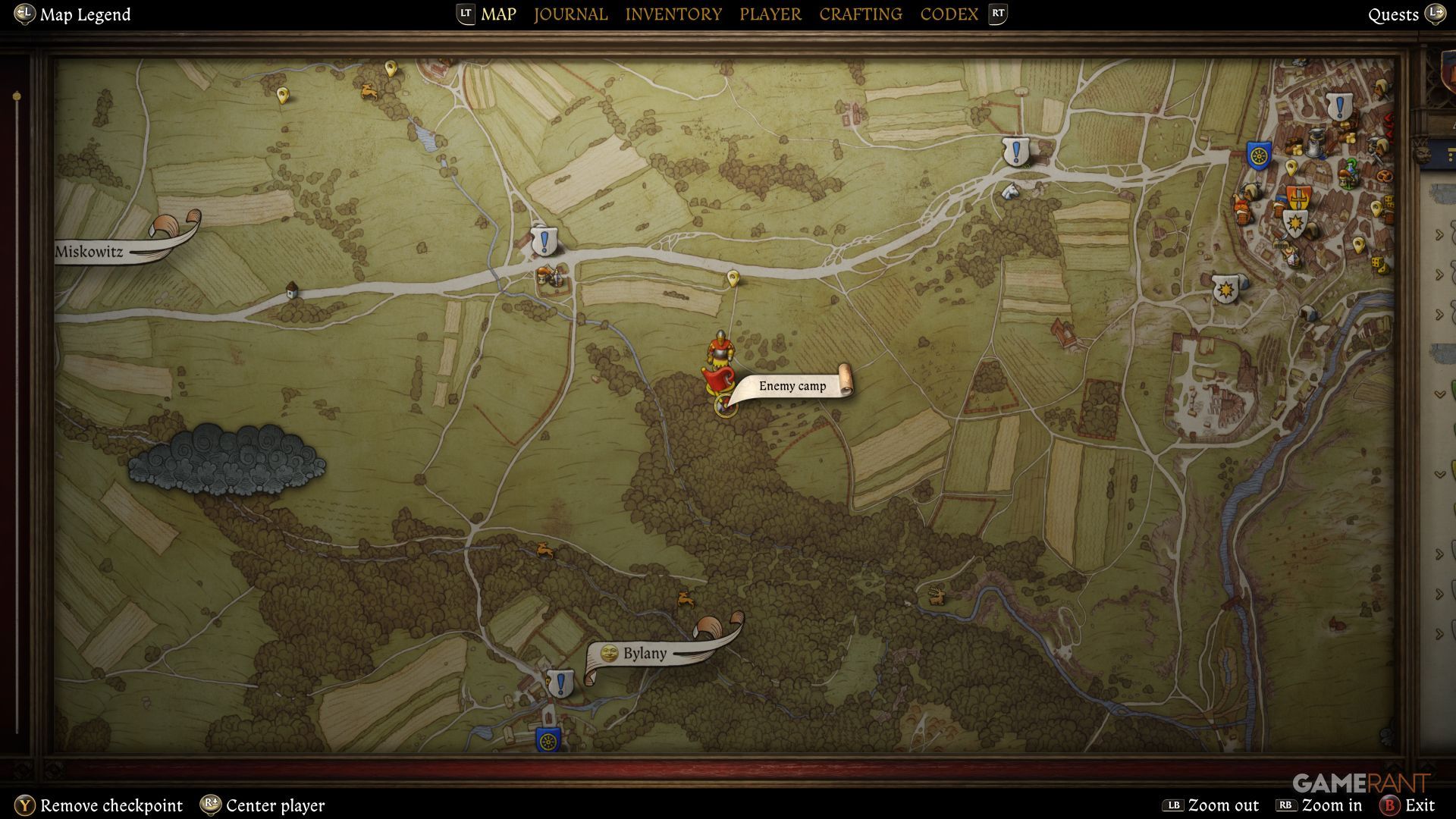
Task: Click the dice gambling icon in the city
Action: 1378,262
